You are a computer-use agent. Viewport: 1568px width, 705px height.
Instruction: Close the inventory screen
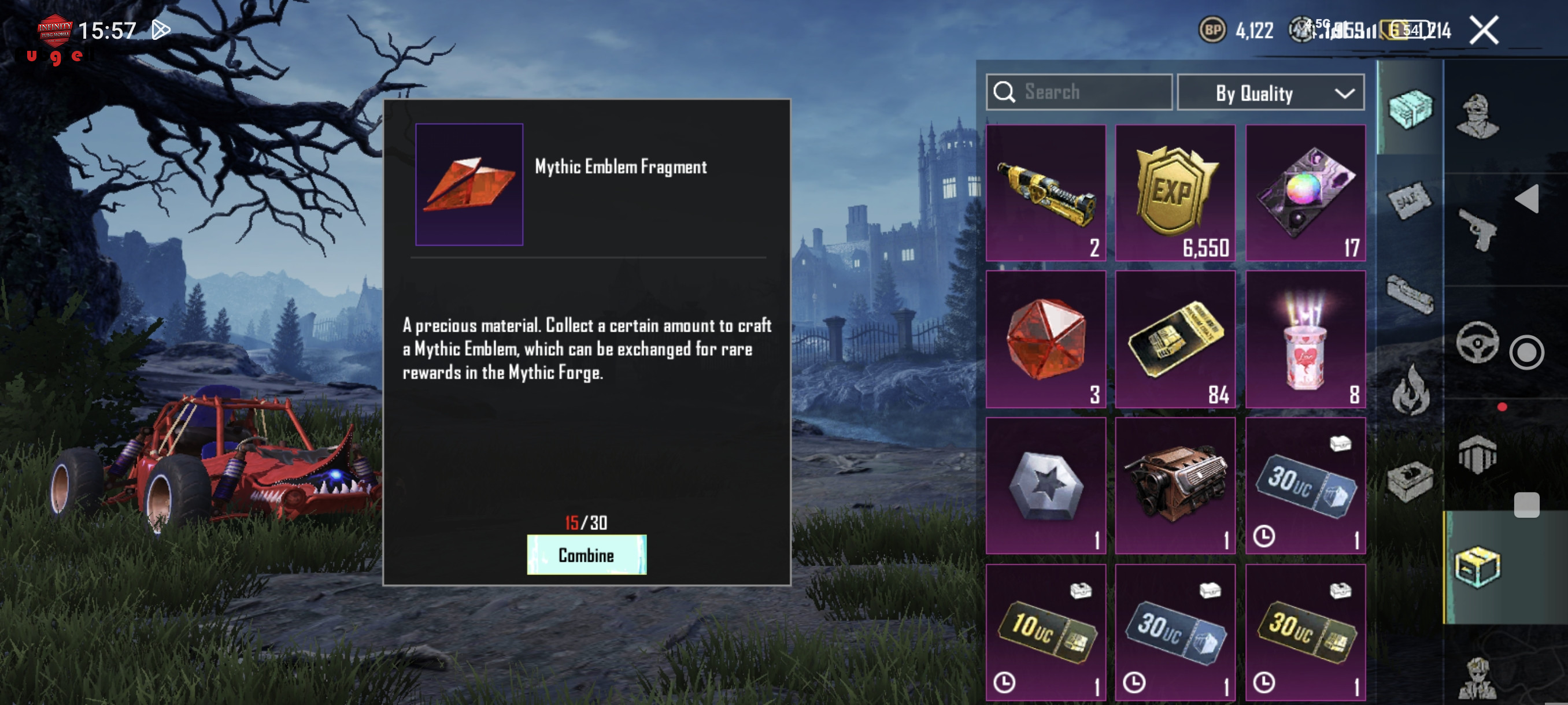[x=1484, y=31]
